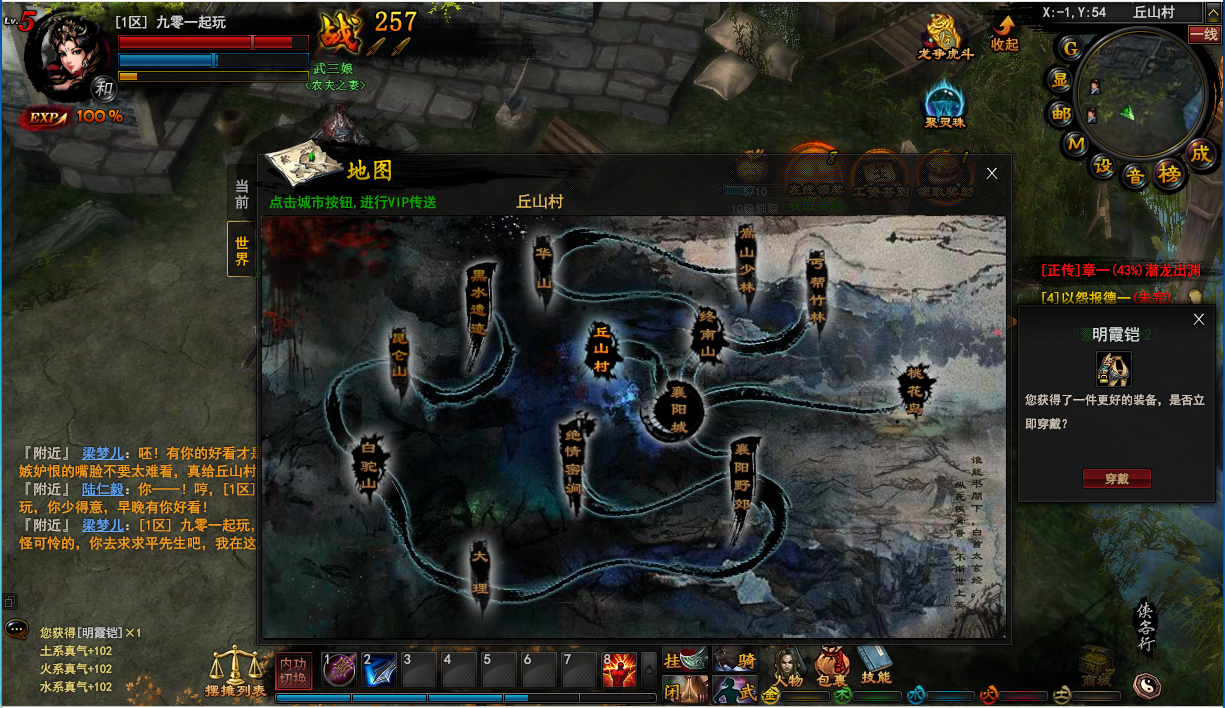Select the 世界 world map tab
1225x708 pixels.
(x=242, y=250)
